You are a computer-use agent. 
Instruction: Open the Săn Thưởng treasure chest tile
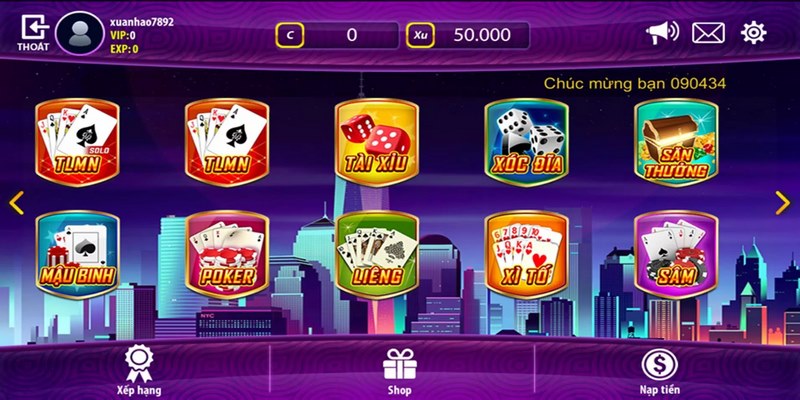coord(675,143)
